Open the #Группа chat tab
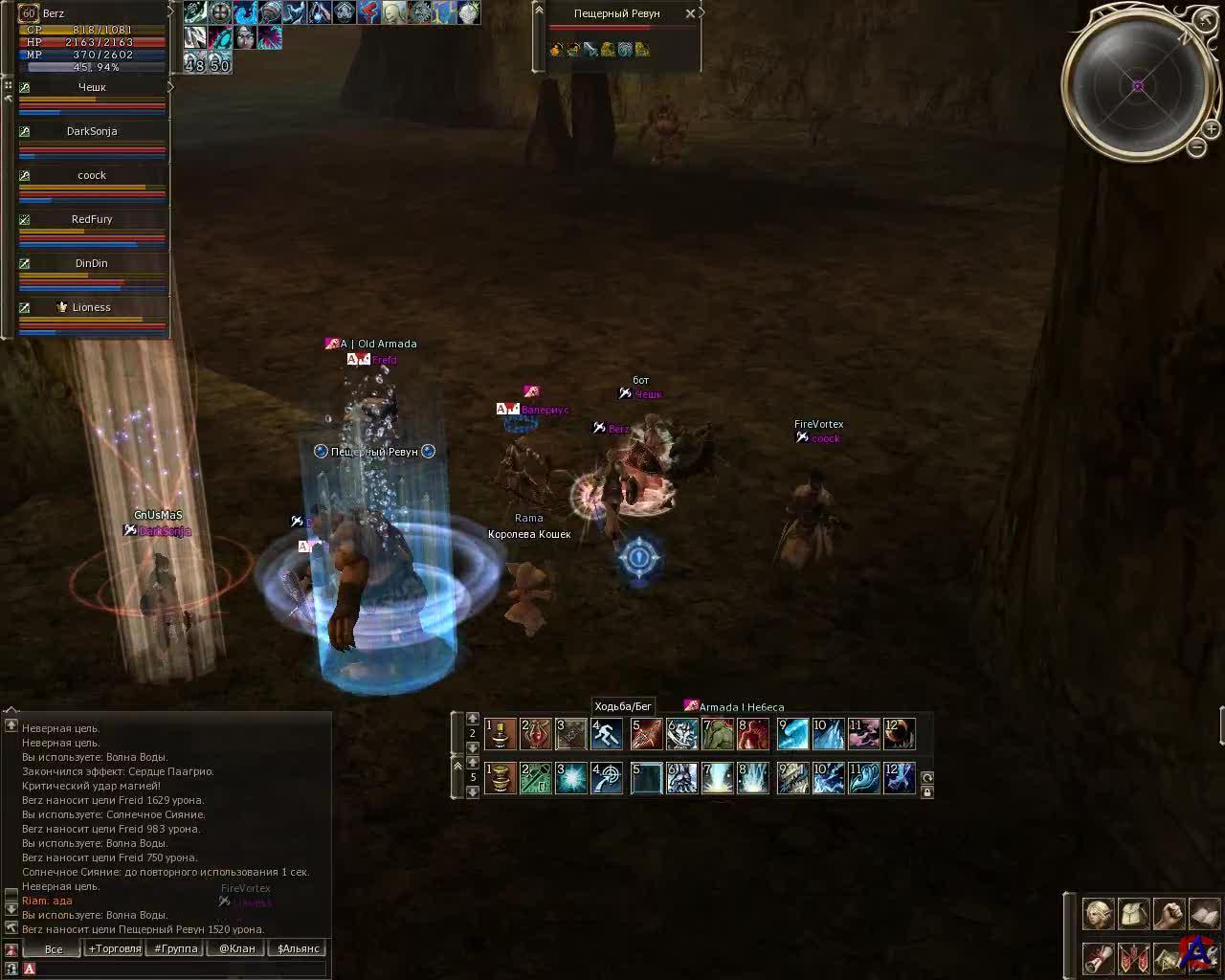This screenshot has height=980, width=1225. 176,948
